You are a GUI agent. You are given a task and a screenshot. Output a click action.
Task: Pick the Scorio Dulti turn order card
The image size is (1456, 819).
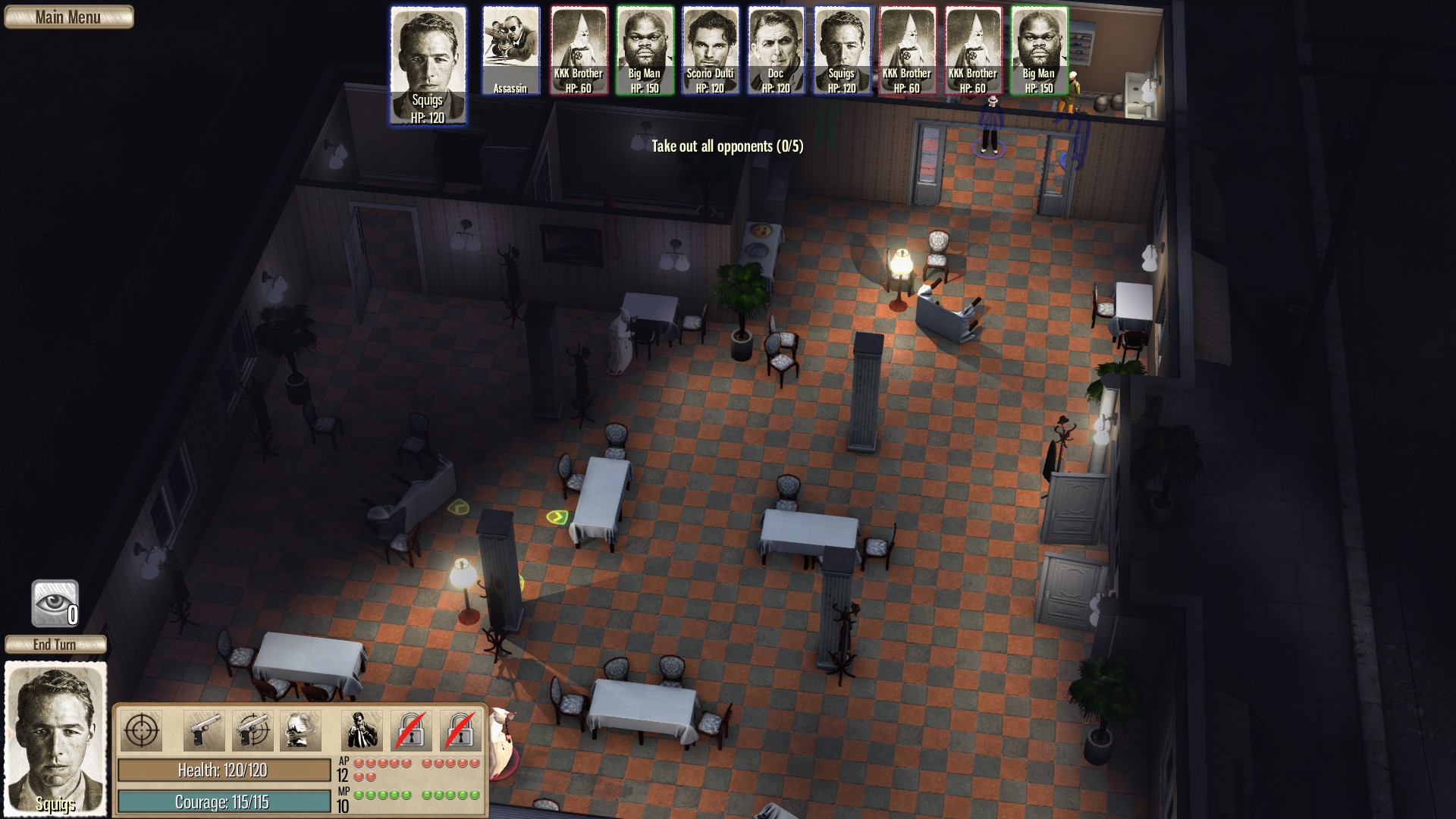click(x=710, y=51)
